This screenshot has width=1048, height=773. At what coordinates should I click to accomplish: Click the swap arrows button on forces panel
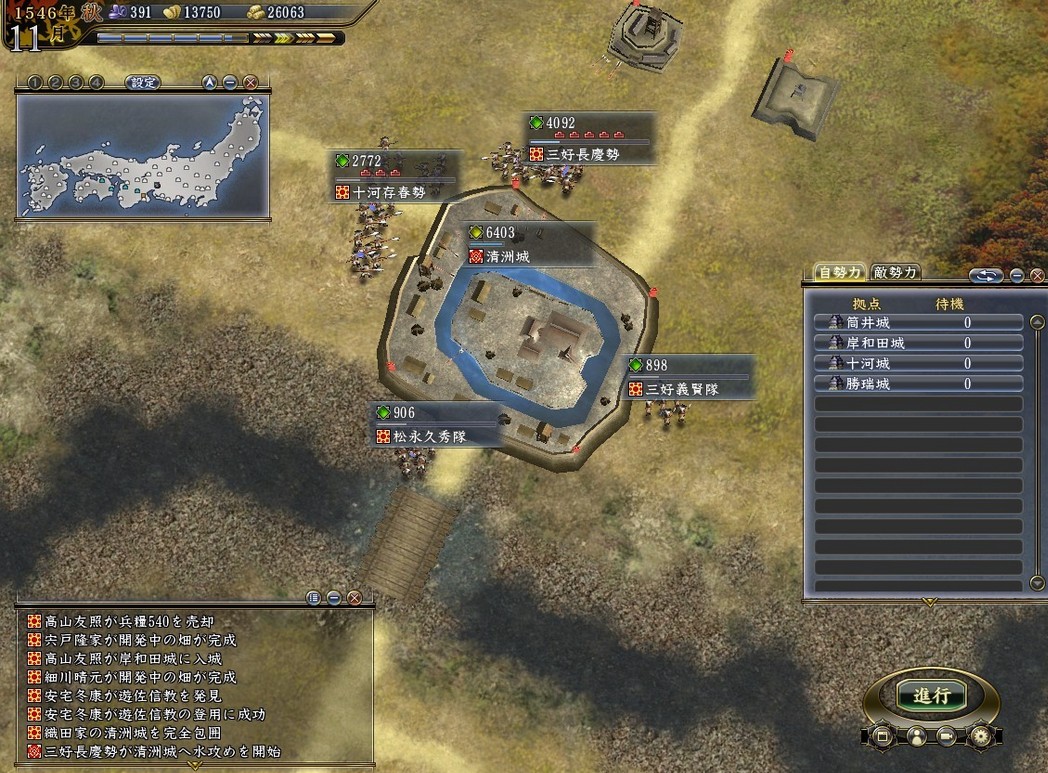(986, 275)
